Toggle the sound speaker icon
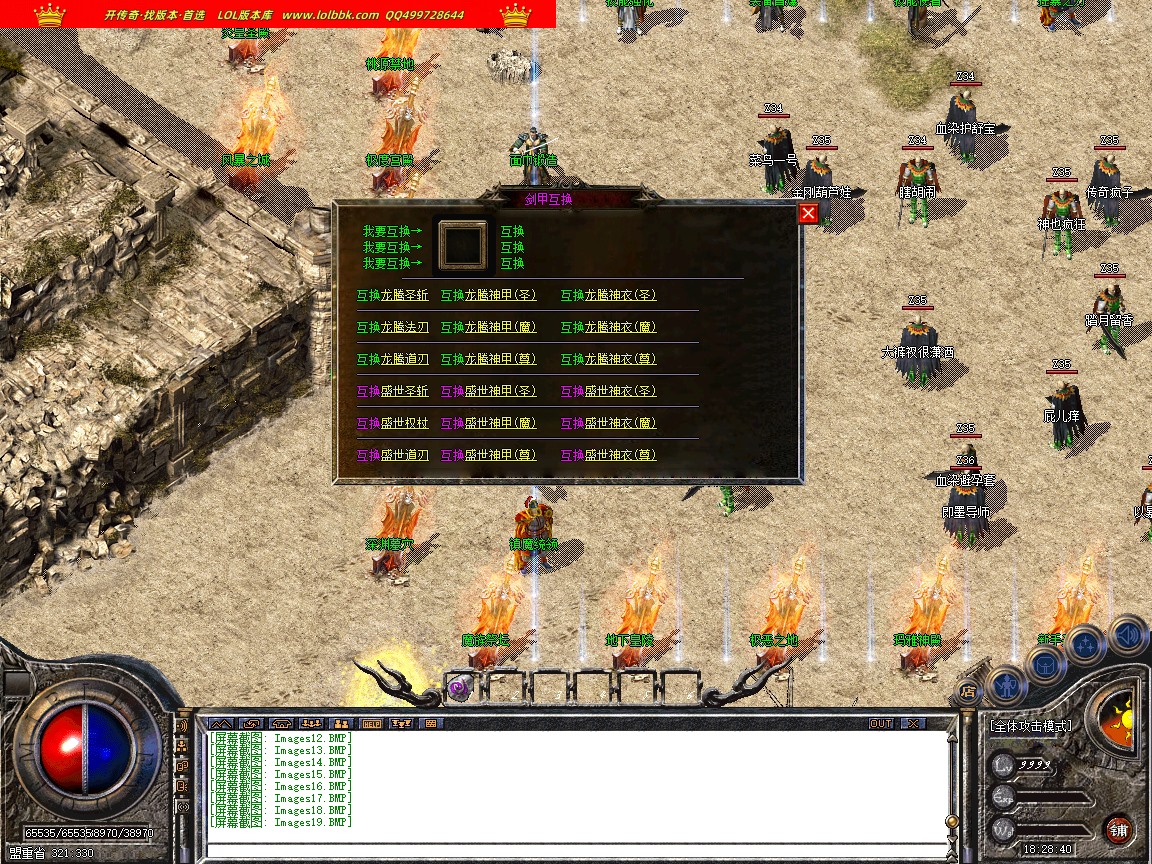 point(1127,634)
